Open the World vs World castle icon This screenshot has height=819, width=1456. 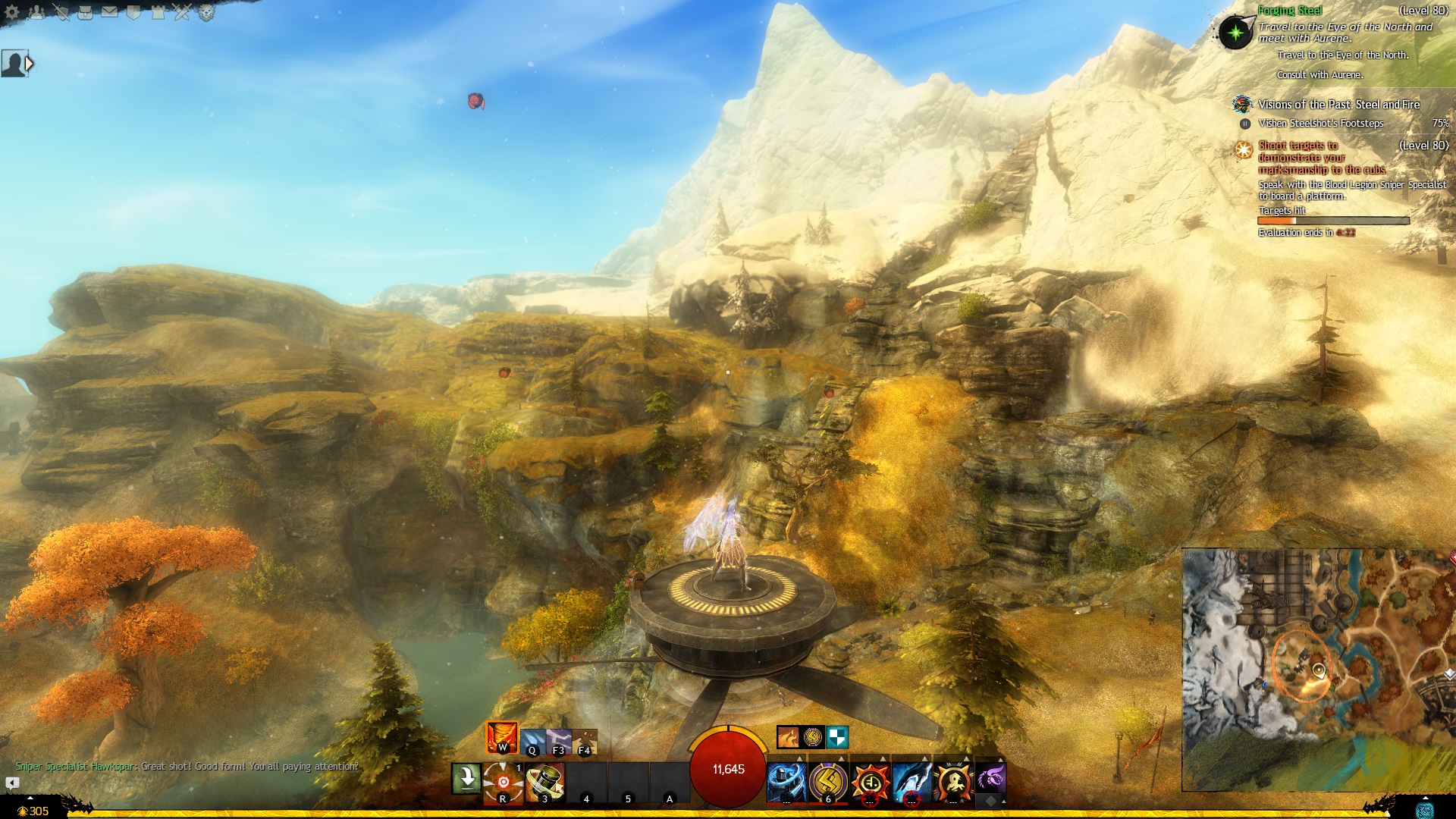158,12
